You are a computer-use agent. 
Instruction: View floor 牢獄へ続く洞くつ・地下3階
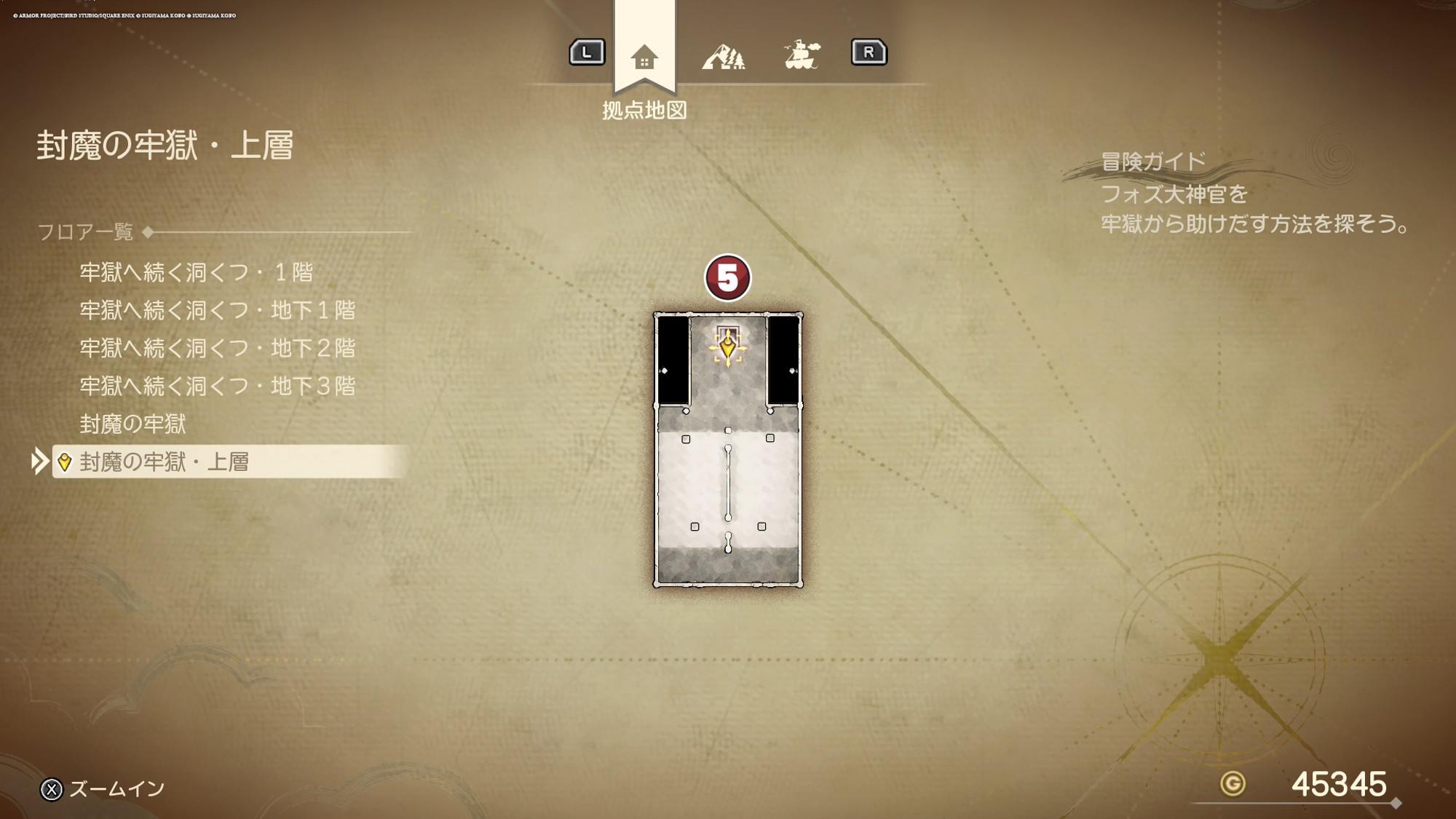point(217,386)
